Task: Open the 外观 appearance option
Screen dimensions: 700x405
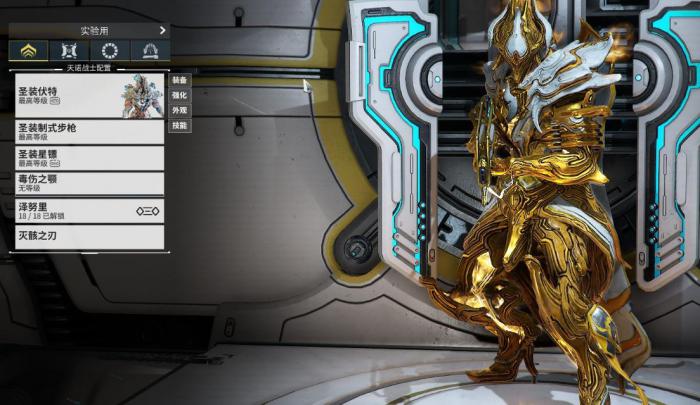Action: [179, 110]
